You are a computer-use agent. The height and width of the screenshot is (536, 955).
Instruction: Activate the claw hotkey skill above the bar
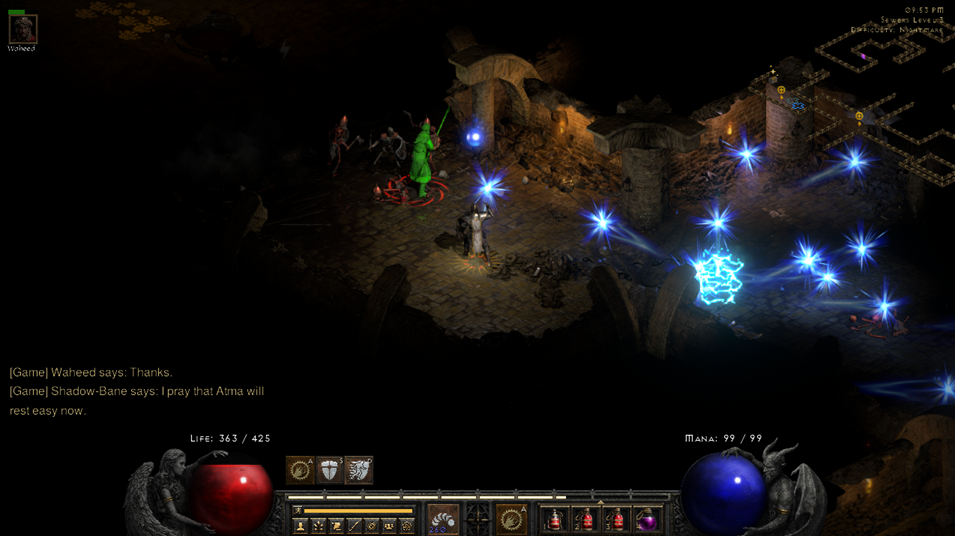pyautogui.click(x=300, y=470)
